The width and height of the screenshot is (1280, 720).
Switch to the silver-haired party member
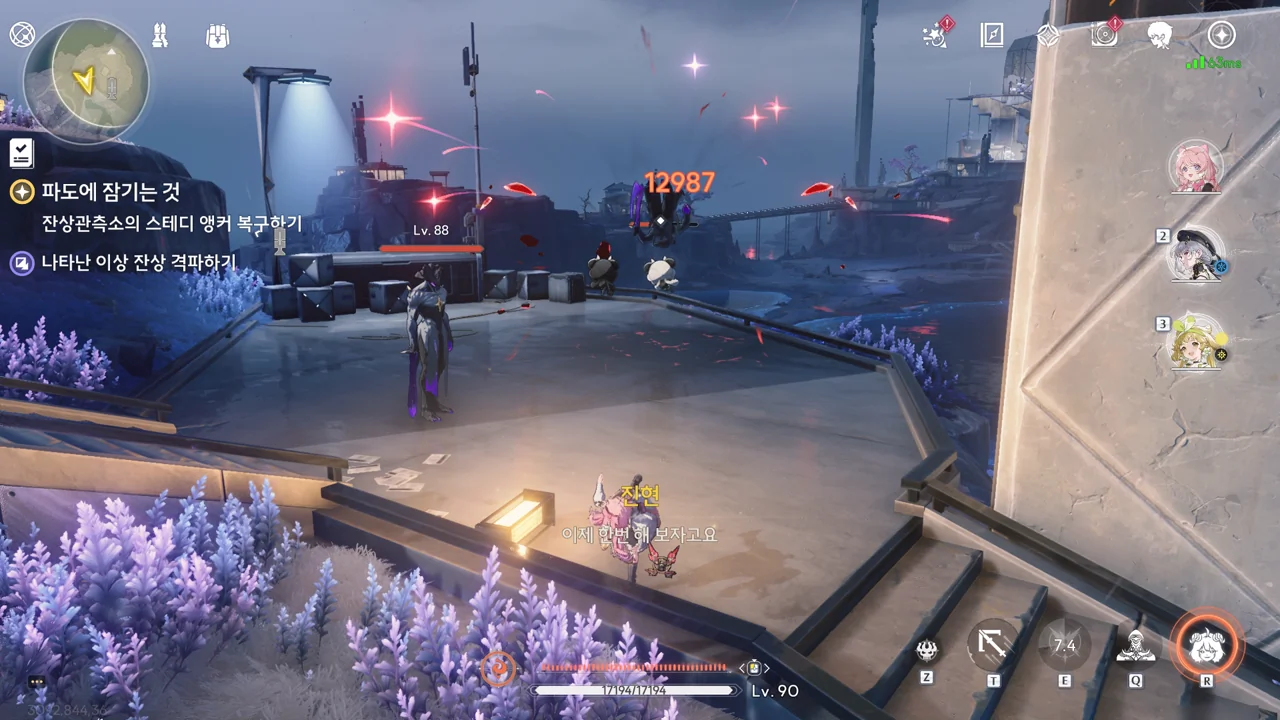click(x=1196, y=254)
